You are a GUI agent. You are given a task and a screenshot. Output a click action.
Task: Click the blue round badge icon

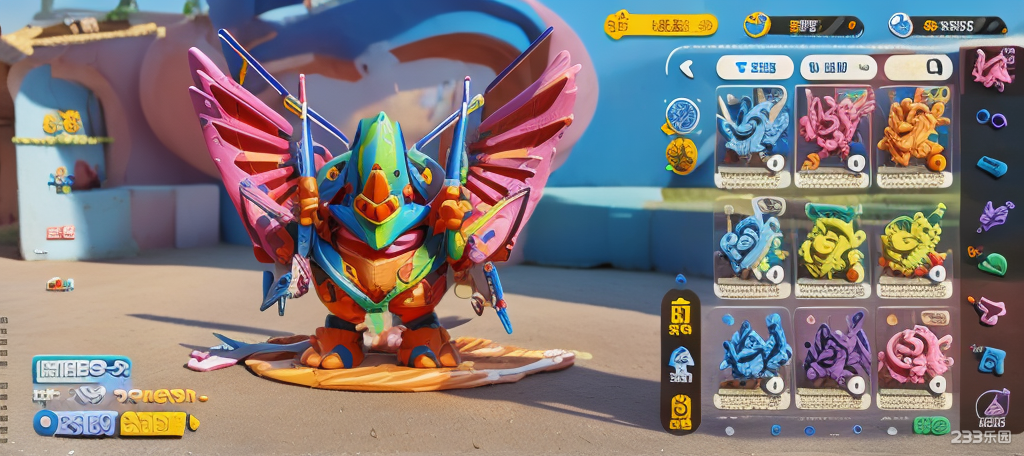click(682, 114)
